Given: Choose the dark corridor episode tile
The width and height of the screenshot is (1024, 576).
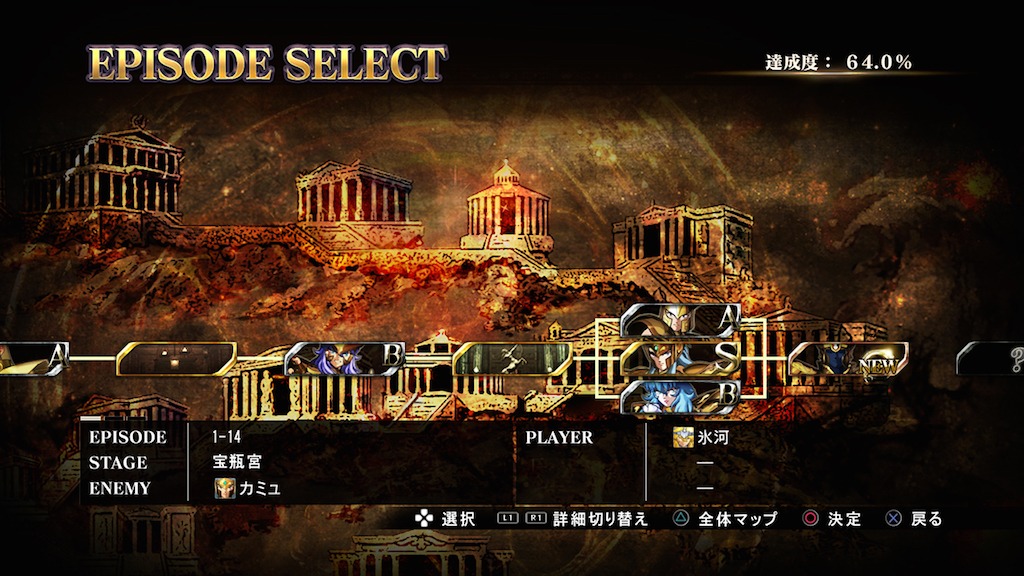Looking at the screenshot, I should pos(176,358).
